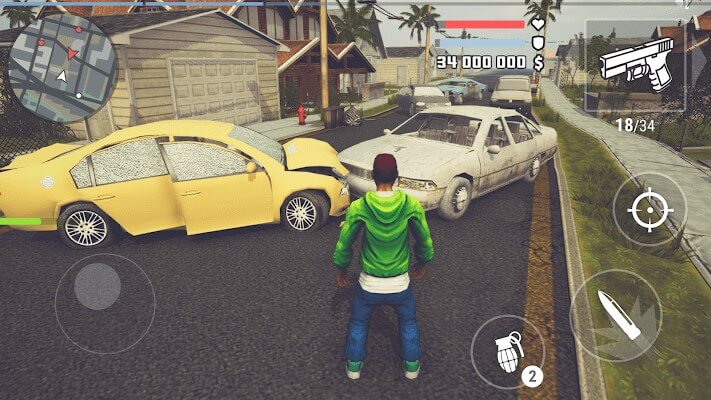
Task: Throw a grenade with the grenade button
Action: click(507, 350)
